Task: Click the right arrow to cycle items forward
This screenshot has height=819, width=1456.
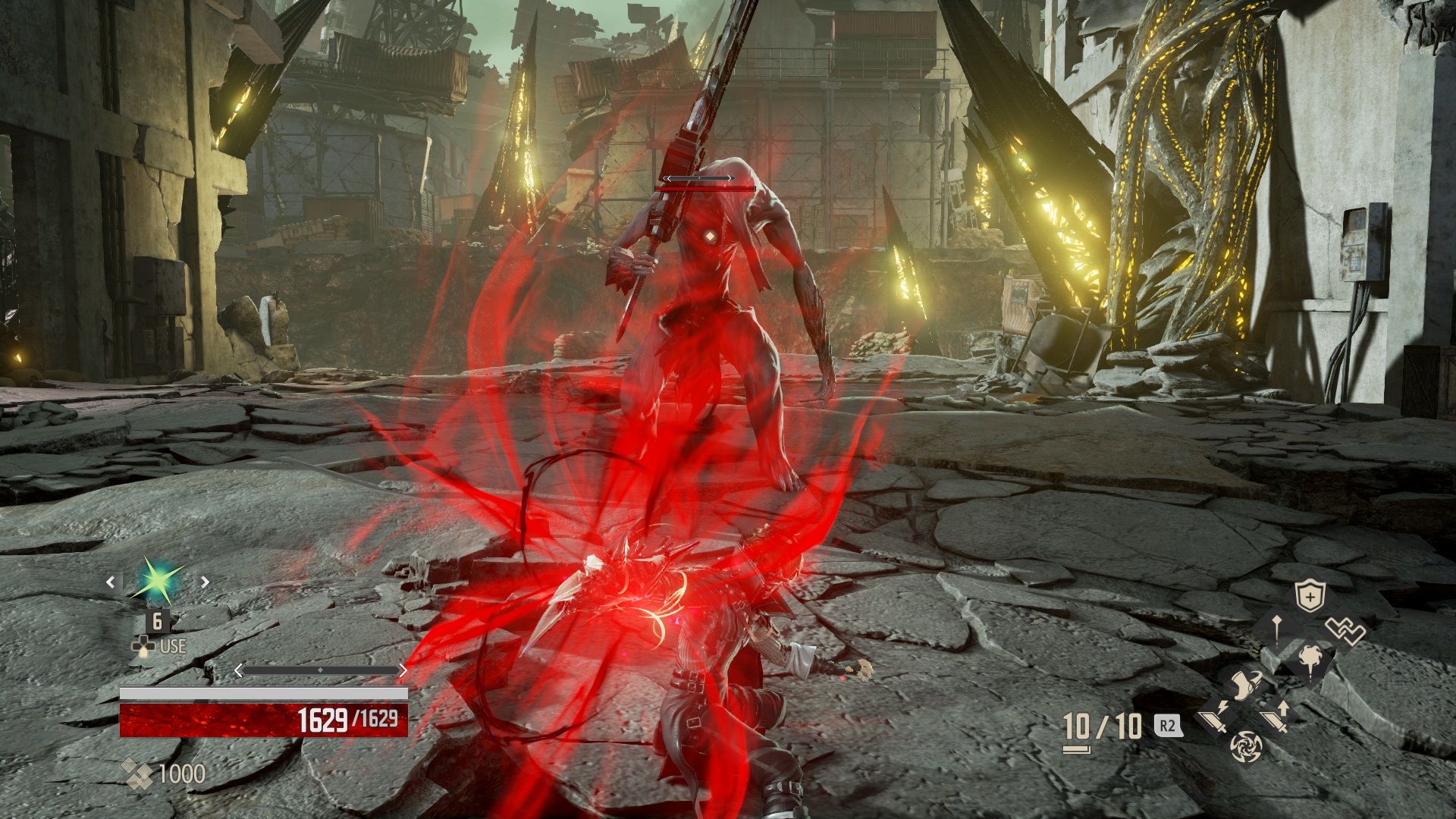Action: [x=204, y=582]
